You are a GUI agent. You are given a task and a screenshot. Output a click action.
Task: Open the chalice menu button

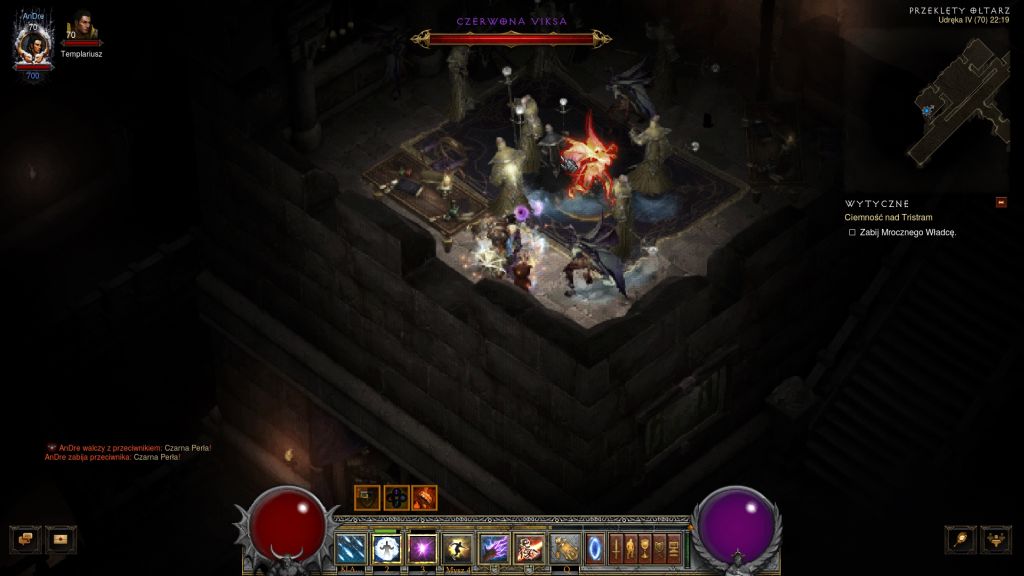[645, 548]
